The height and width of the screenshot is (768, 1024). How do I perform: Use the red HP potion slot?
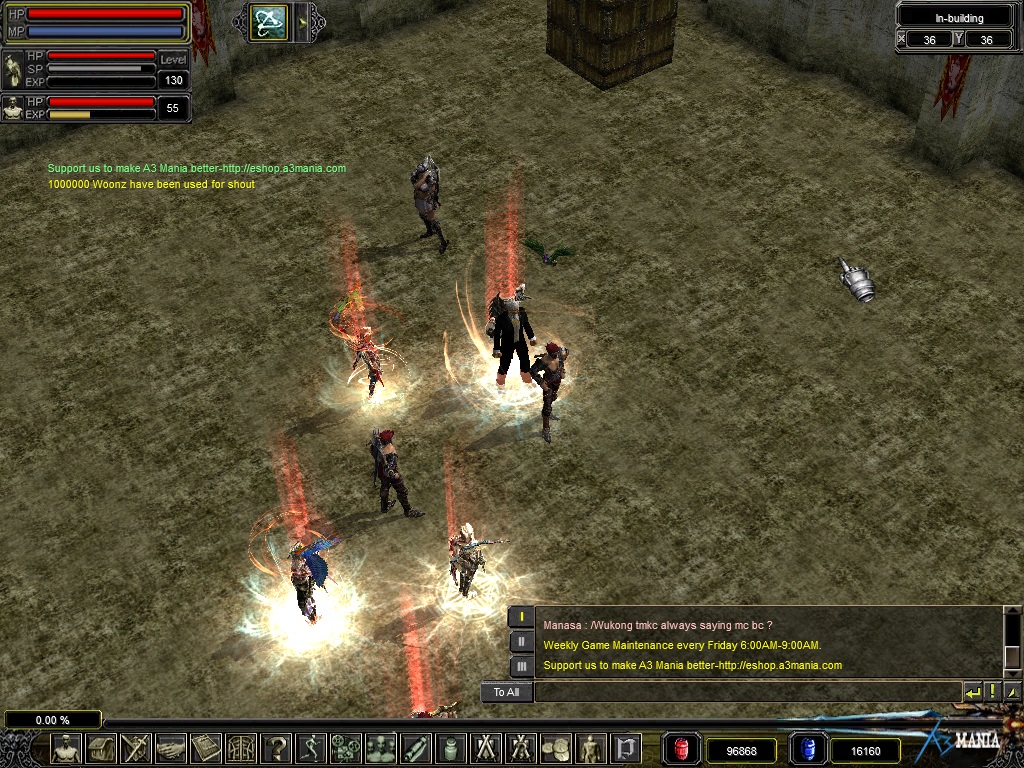pos(683,749)
